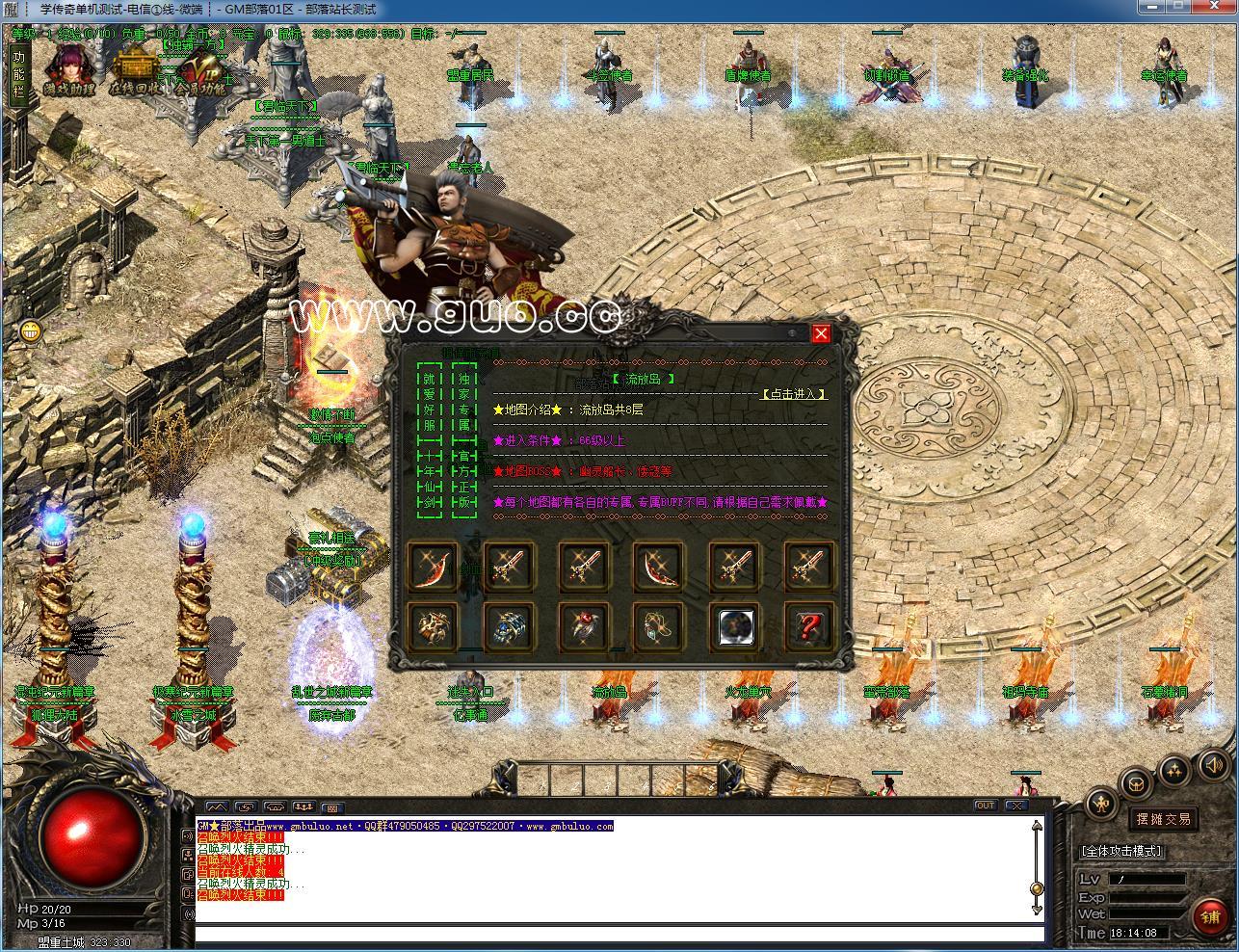Select the crossed swords weapon icon in dialog
1239x952 pixels.
point(509,568)
